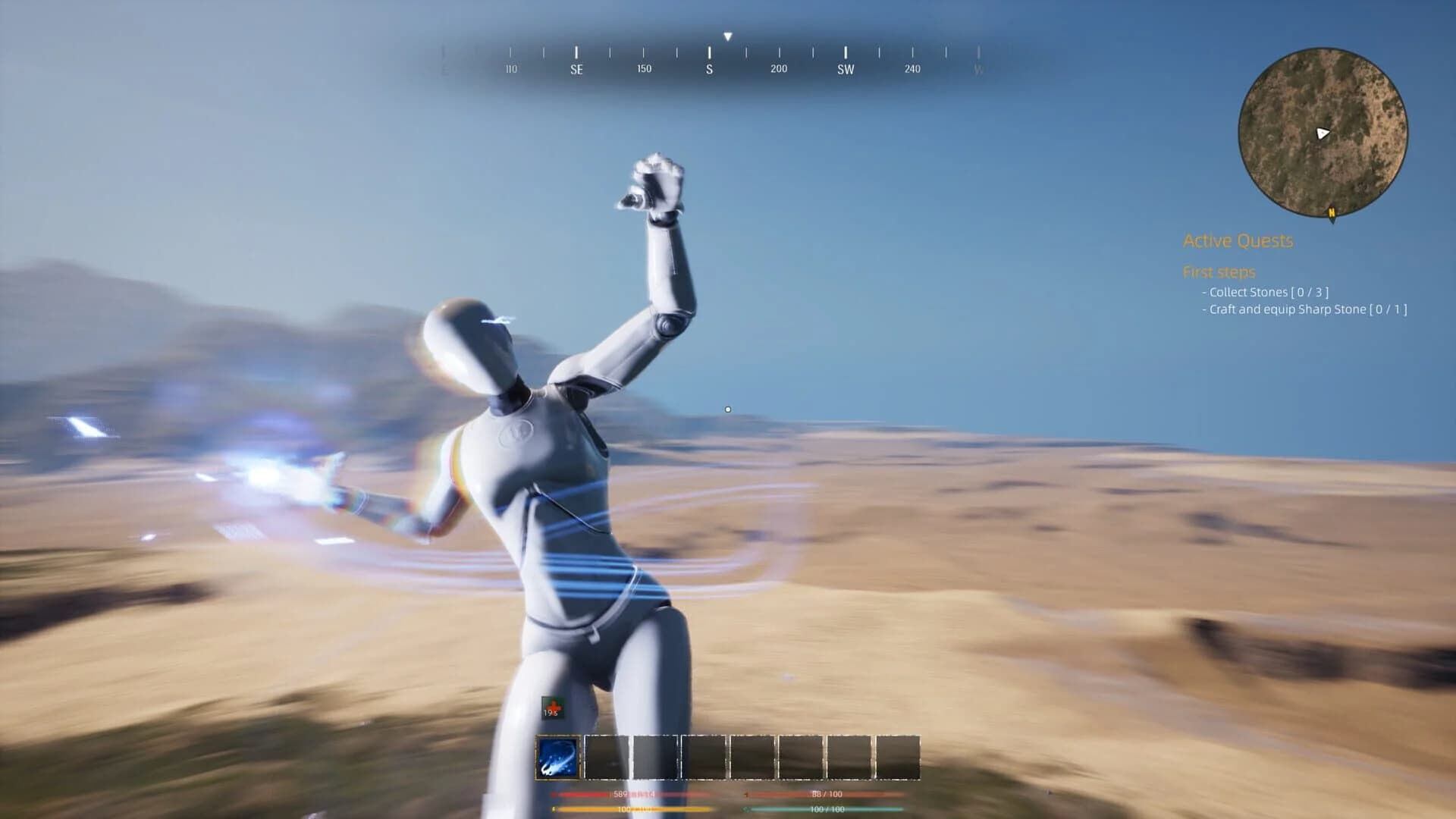1456x819 pixels.
Task: Click the SE label on the compass bar
Action: click(576, 69)
